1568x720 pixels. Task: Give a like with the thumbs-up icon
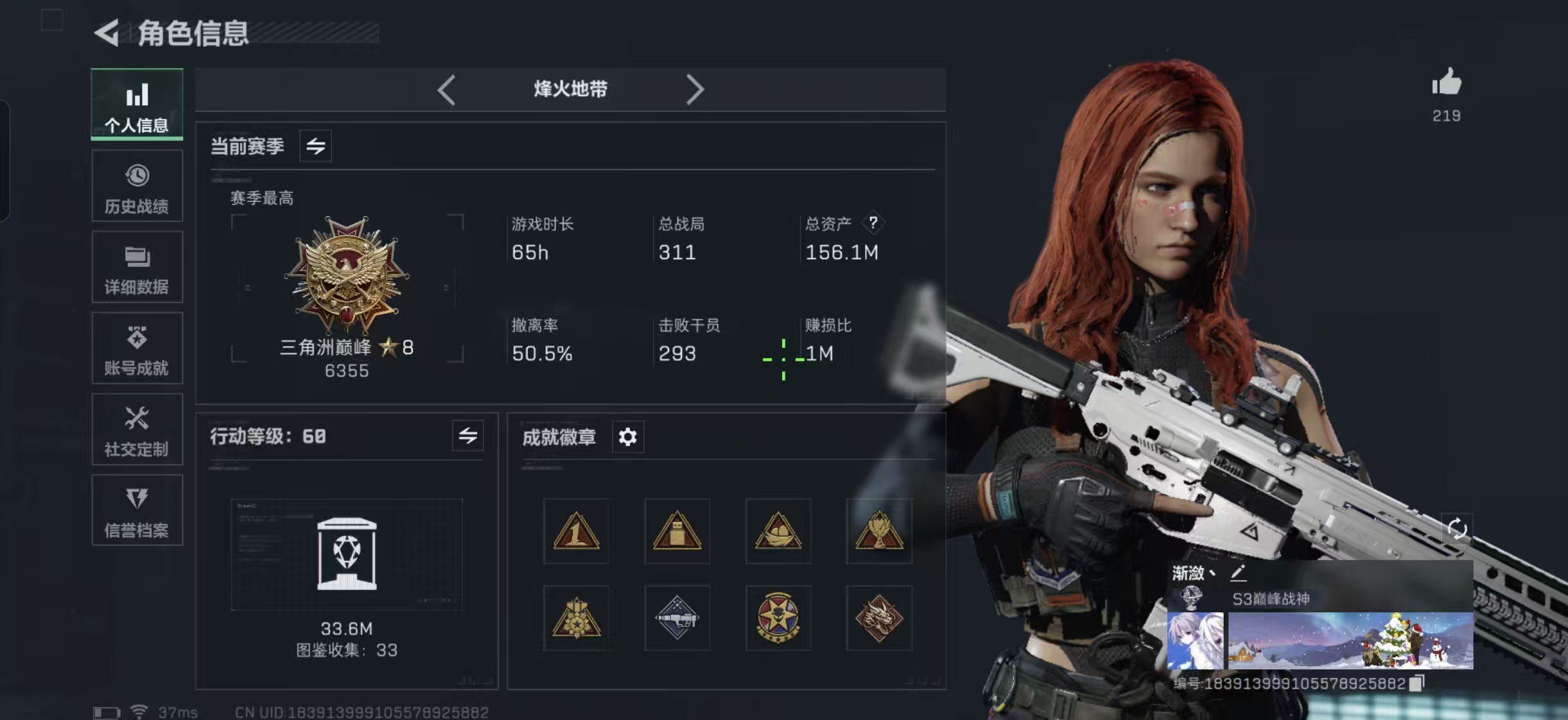1446,83
